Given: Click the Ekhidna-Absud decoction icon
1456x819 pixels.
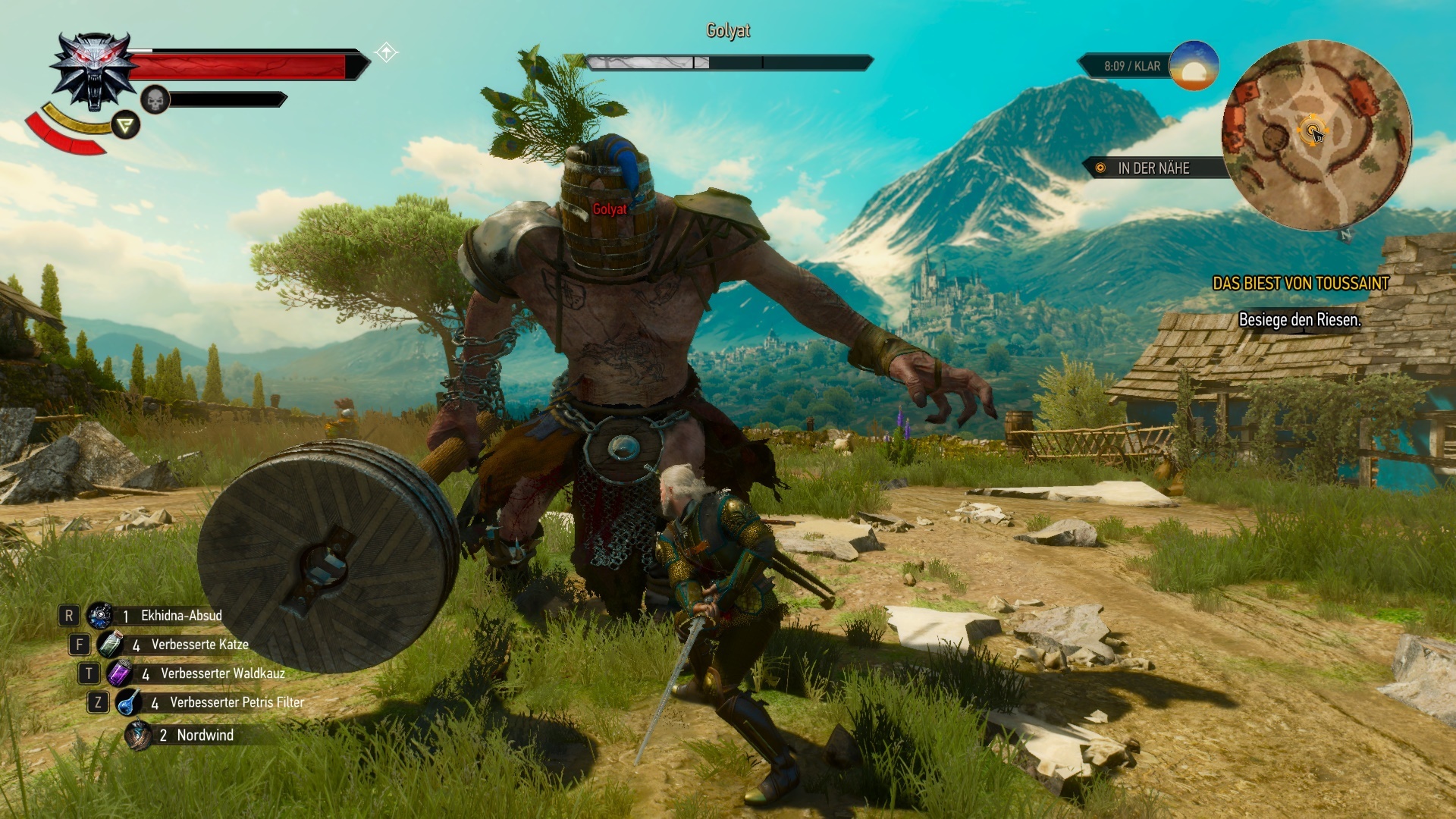Looking at the screenshot, I should (99, 617).
